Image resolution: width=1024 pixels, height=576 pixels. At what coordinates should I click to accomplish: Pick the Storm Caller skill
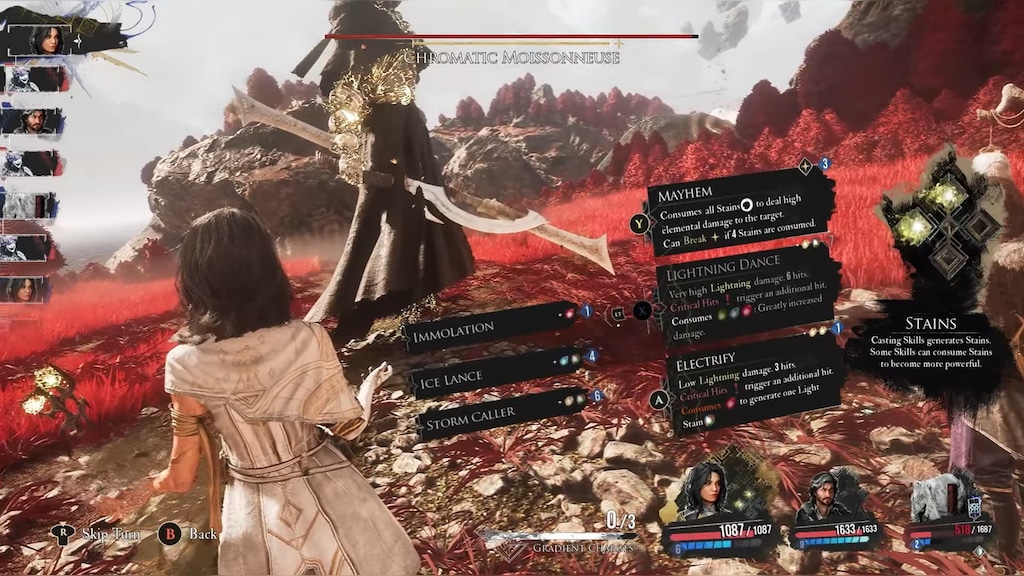point(497,413)
